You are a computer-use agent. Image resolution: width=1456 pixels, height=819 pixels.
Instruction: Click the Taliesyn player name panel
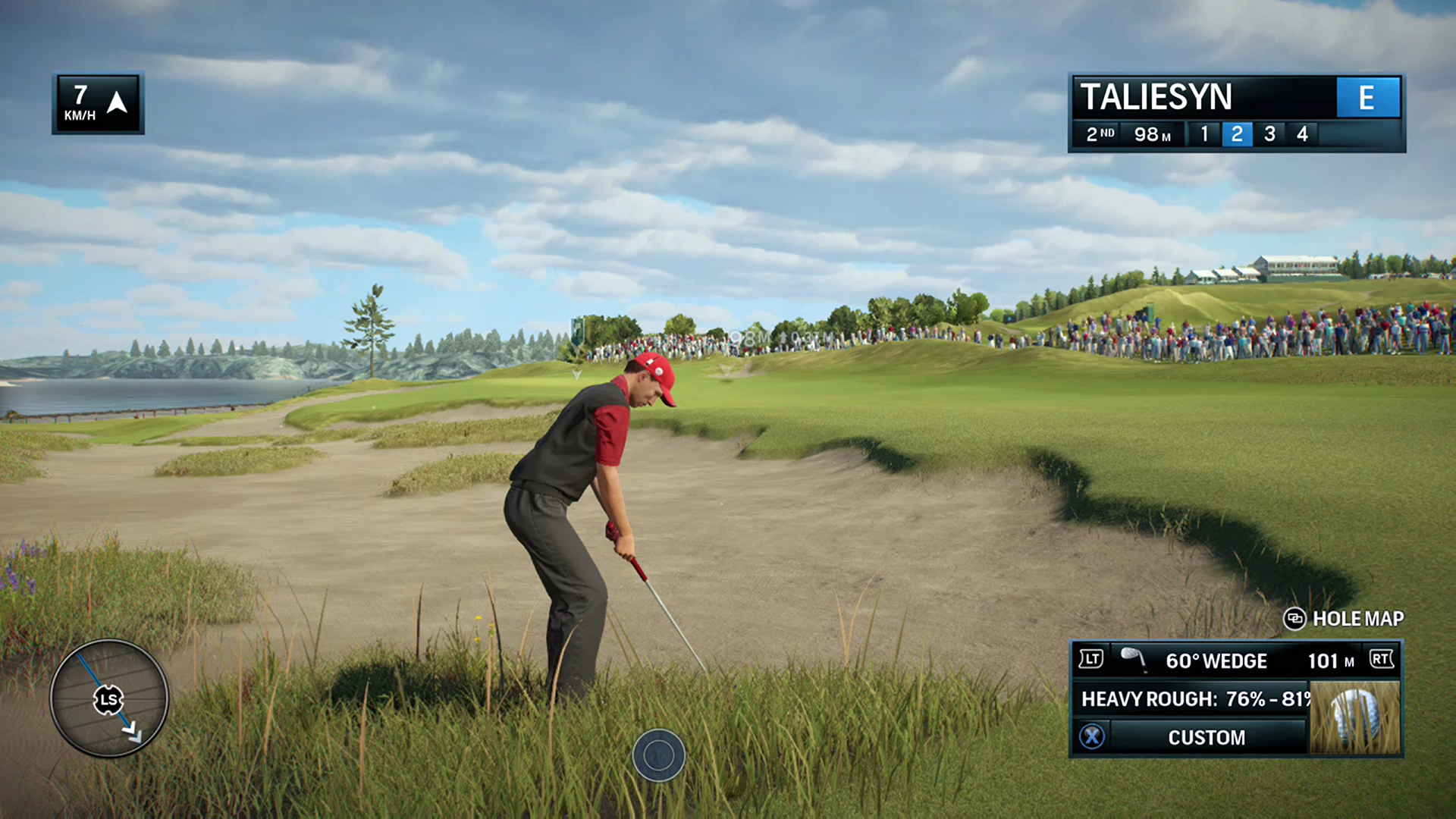click(1203, 97)
